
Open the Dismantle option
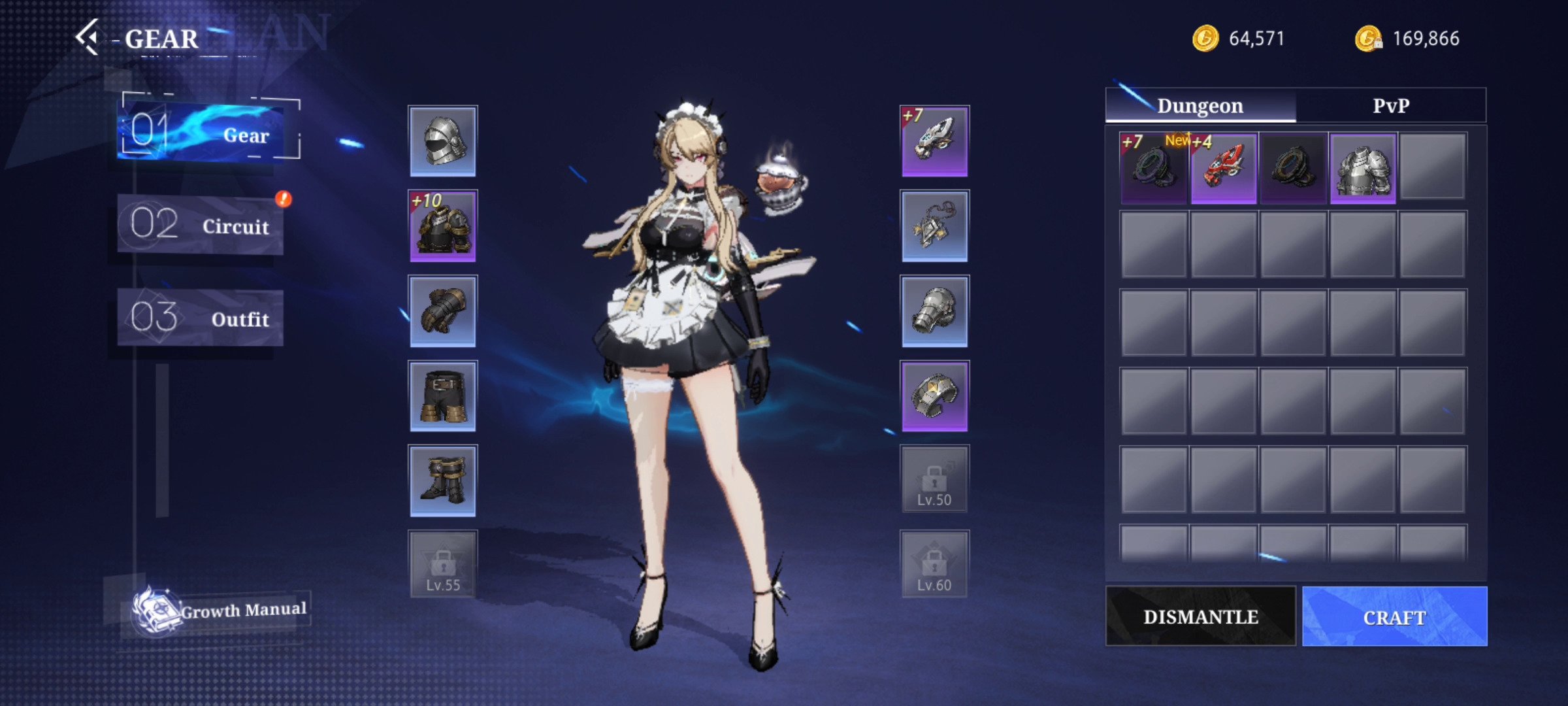click(1200, 616)
